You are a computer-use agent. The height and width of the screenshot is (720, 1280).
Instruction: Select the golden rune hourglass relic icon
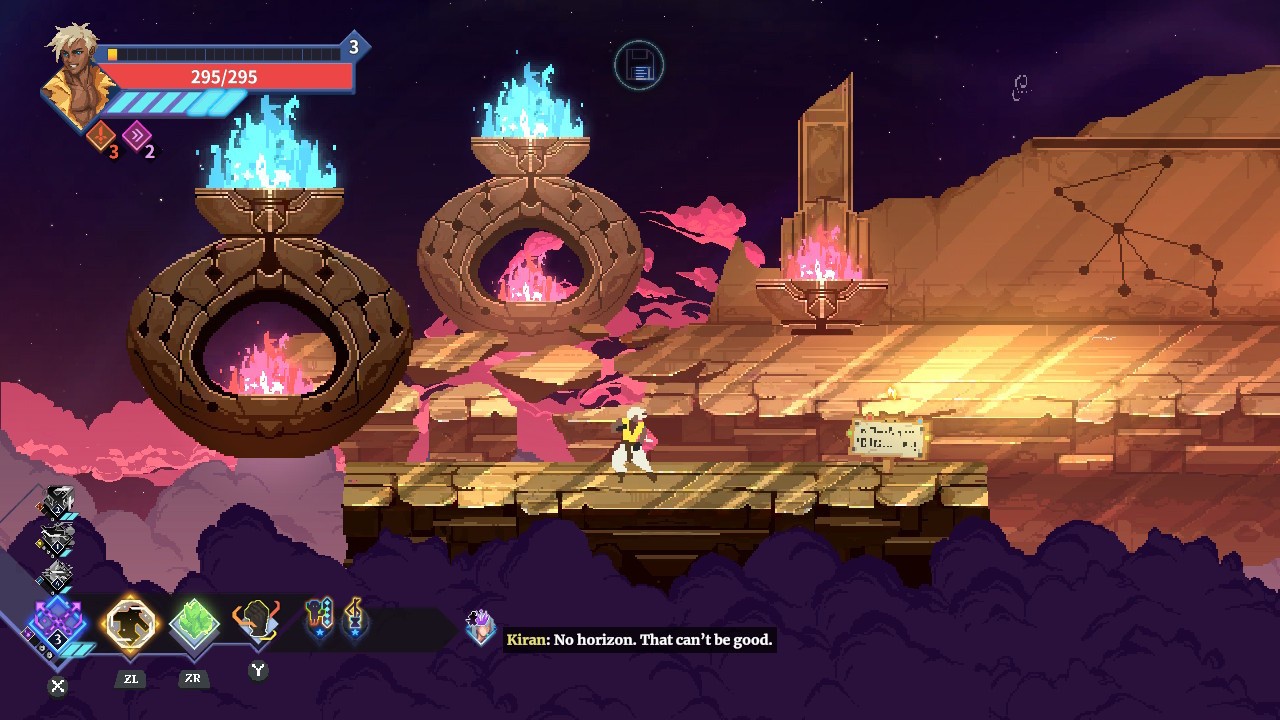click(x=354, y=620)
